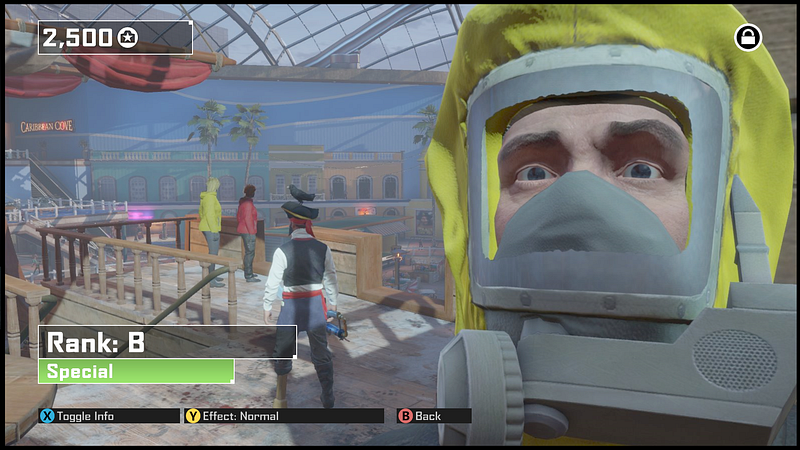Select the green Special category bar

coord(136,372)
